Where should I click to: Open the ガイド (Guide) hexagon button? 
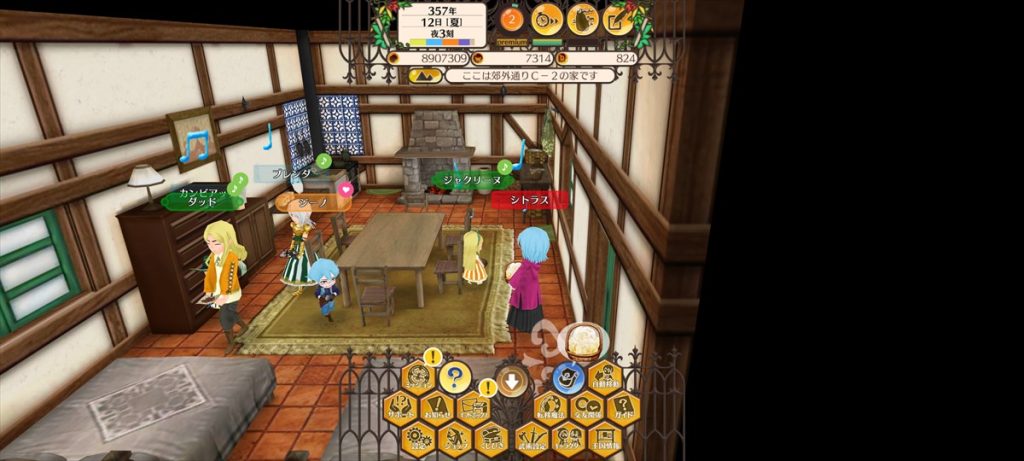622,408
